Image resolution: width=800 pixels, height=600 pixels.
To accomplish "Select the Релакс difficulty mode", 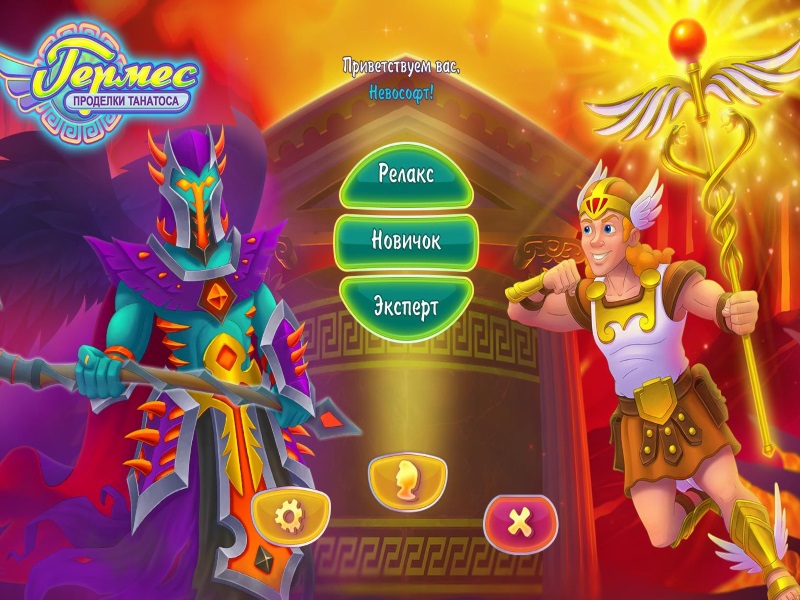I will pos(406,174).
